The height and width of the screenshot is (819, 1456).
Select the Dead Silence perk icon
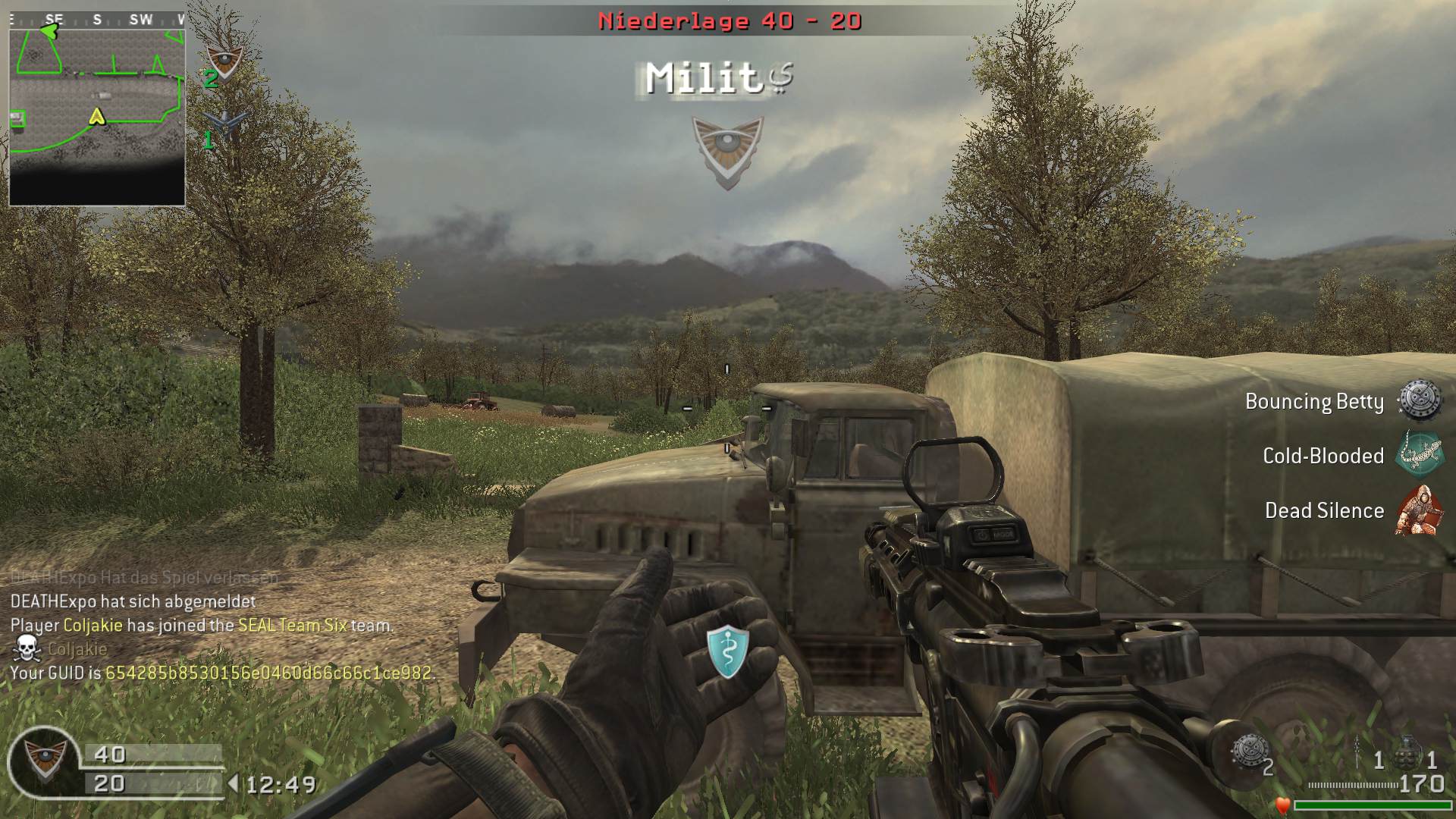pyautogui.click(x=1419, y=510)
